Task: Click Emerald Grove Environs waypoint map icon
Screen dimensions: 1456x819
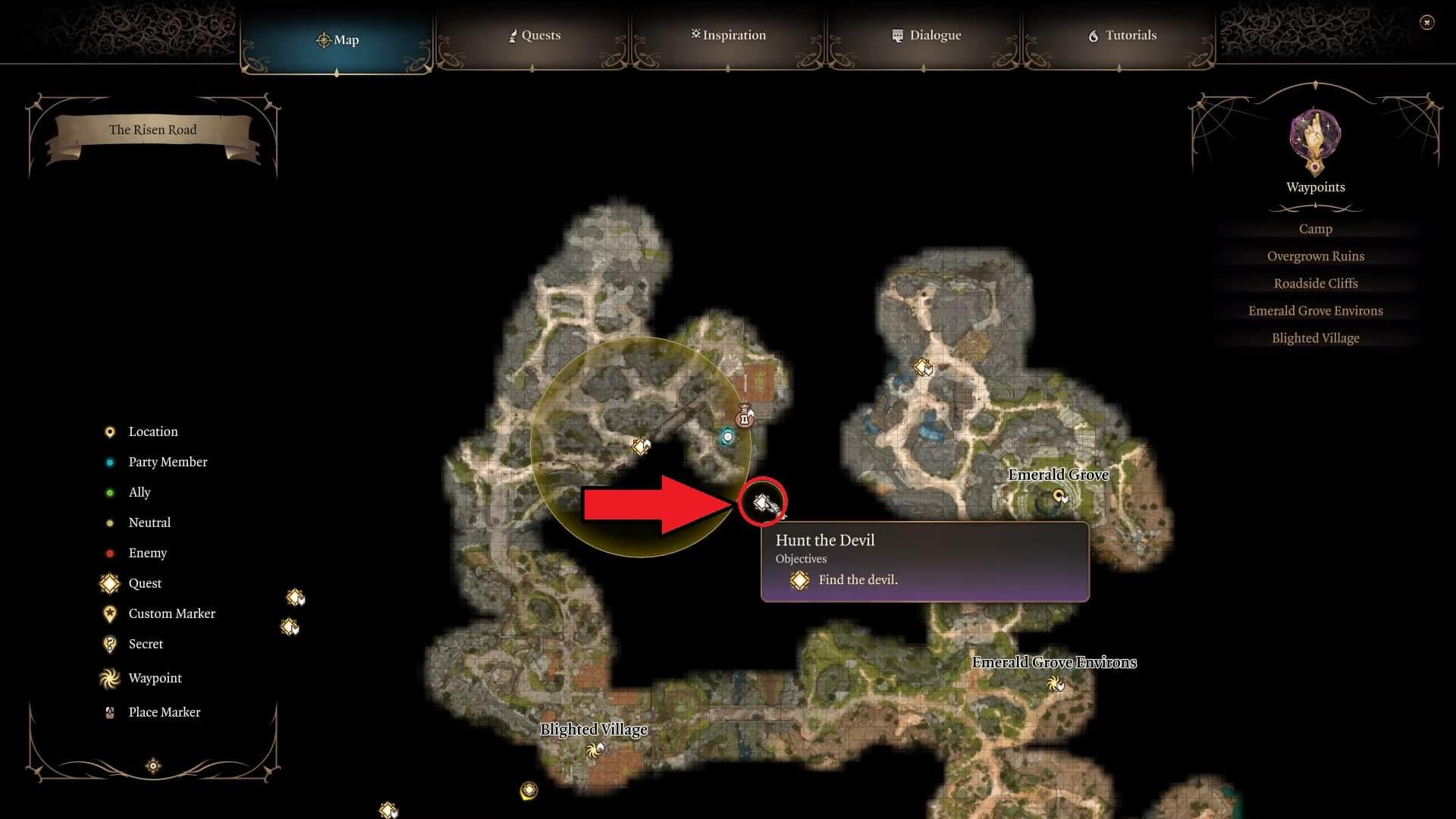Action: (1055, 684)
